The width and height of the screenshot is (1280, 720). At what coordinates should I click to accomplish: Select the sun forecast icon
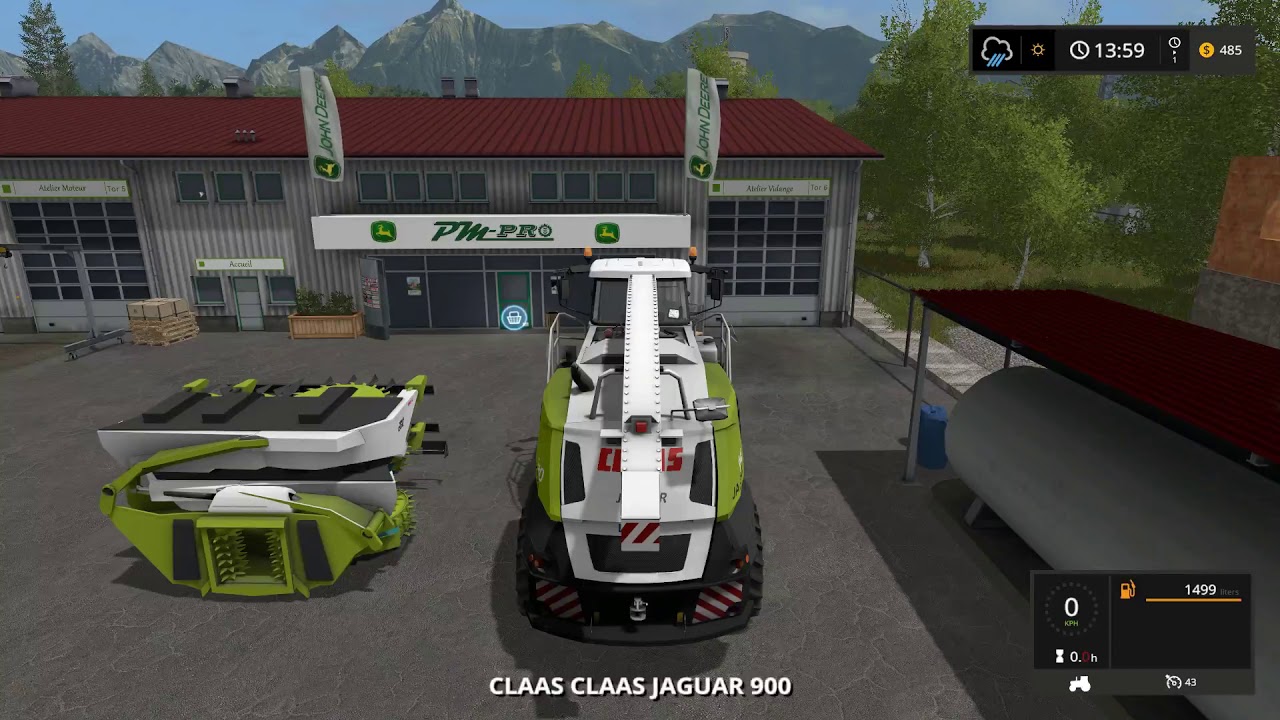tap(1038, 50)
